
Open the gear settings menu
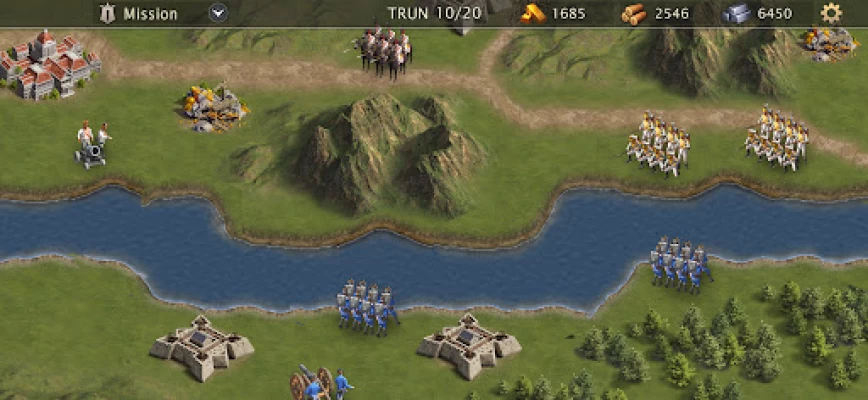click(830, 13)
